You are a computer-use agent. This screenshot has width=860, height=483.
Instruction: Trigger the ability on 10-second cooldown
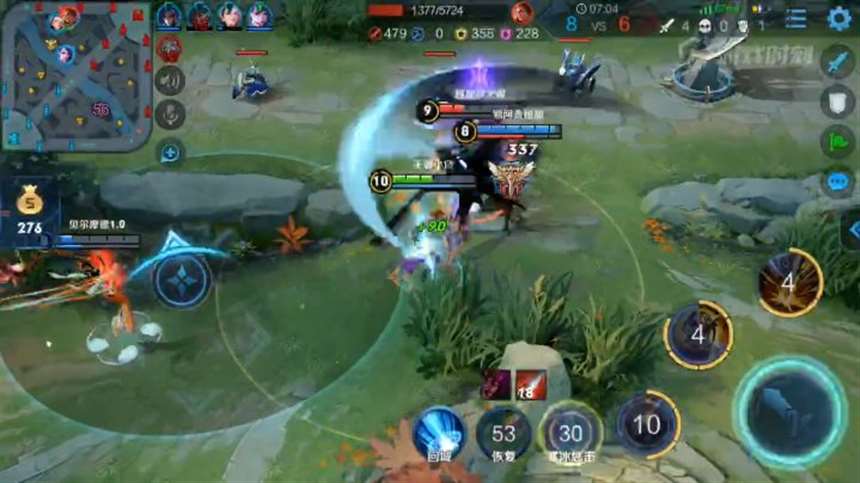point(646,425)
